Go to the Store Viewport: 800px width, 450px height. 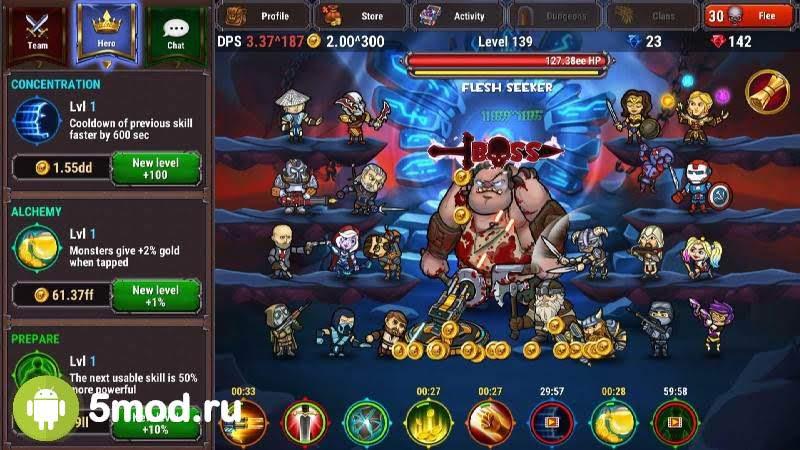coord(360,15)
